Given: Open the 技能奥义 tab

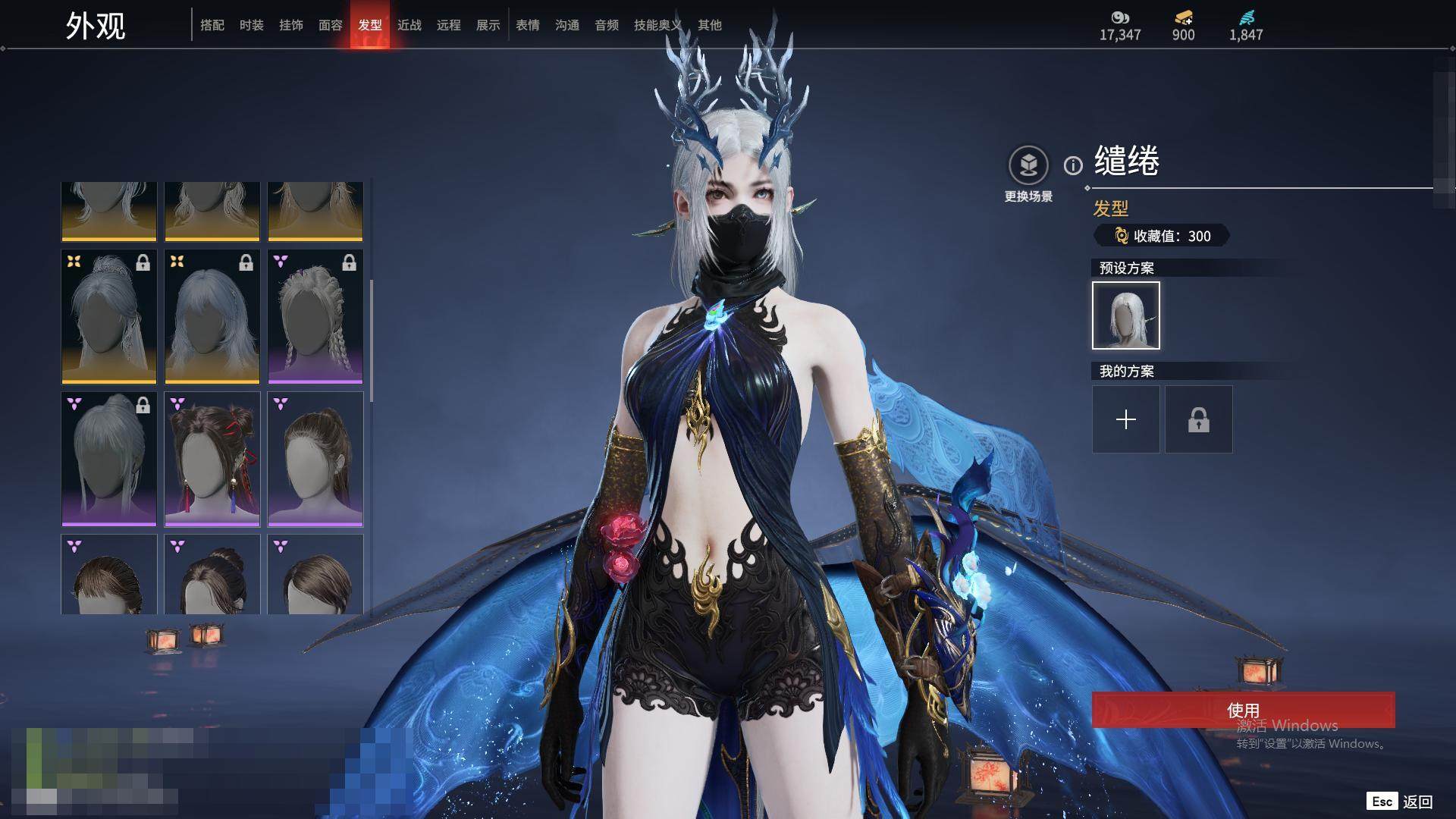Looking at the screenshot, I should [658, 25].
